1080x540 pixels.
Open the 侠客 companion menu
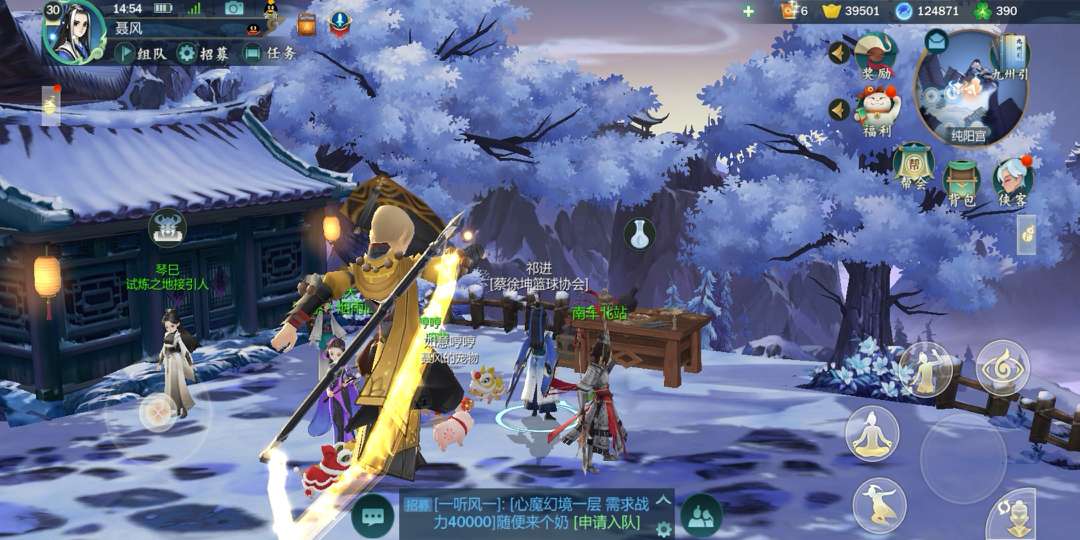point(1012,182)
